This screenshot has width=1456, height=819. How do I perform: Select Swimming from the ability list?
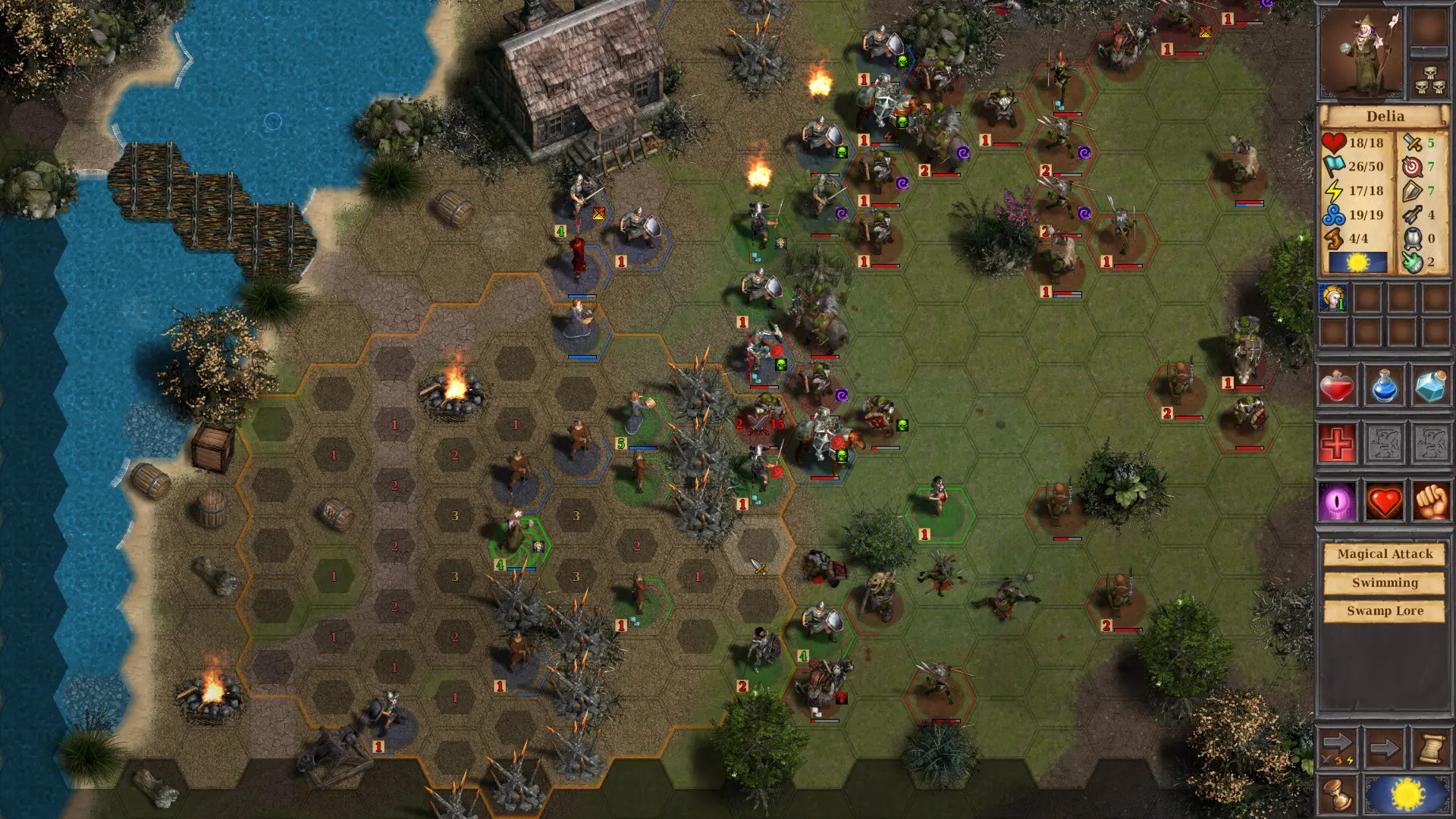[x=1385, y=582]
